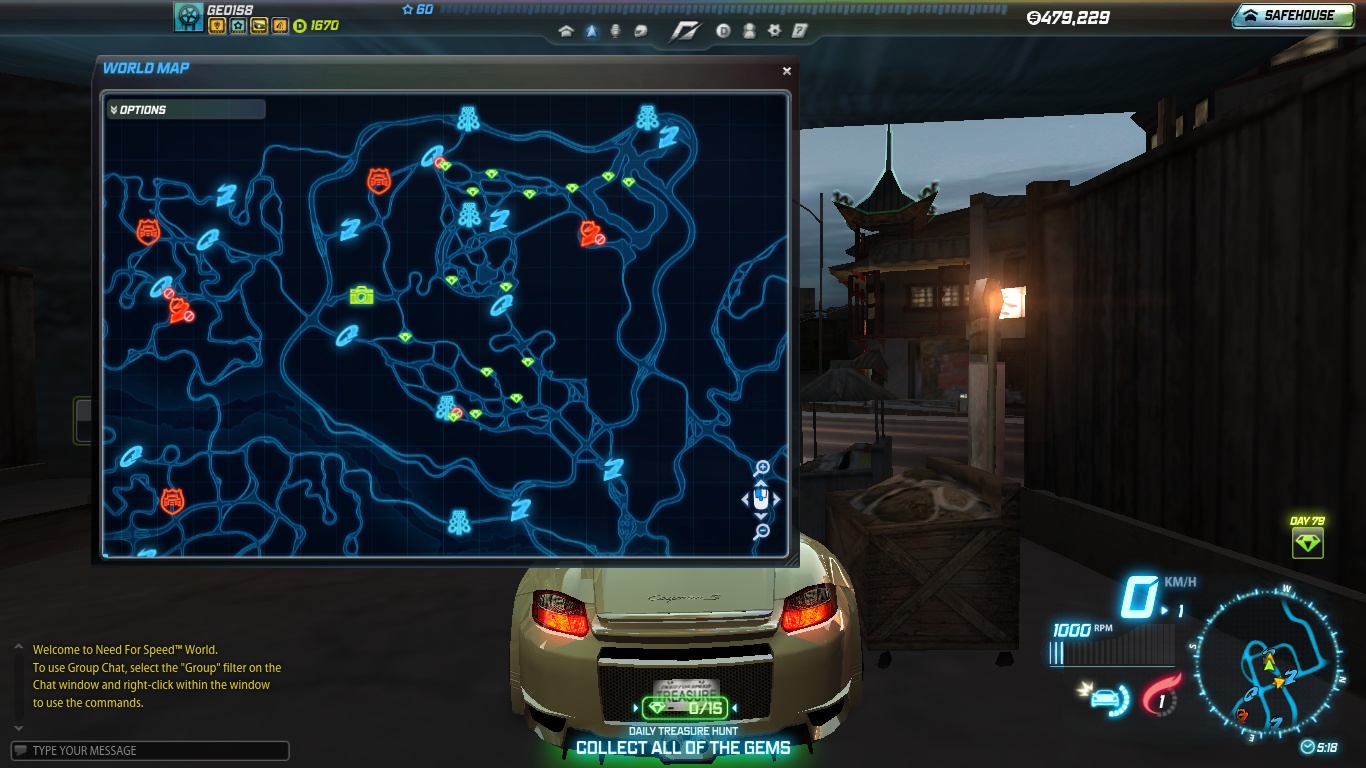
Task: Click the home icon in top bar
Action: 566,31
